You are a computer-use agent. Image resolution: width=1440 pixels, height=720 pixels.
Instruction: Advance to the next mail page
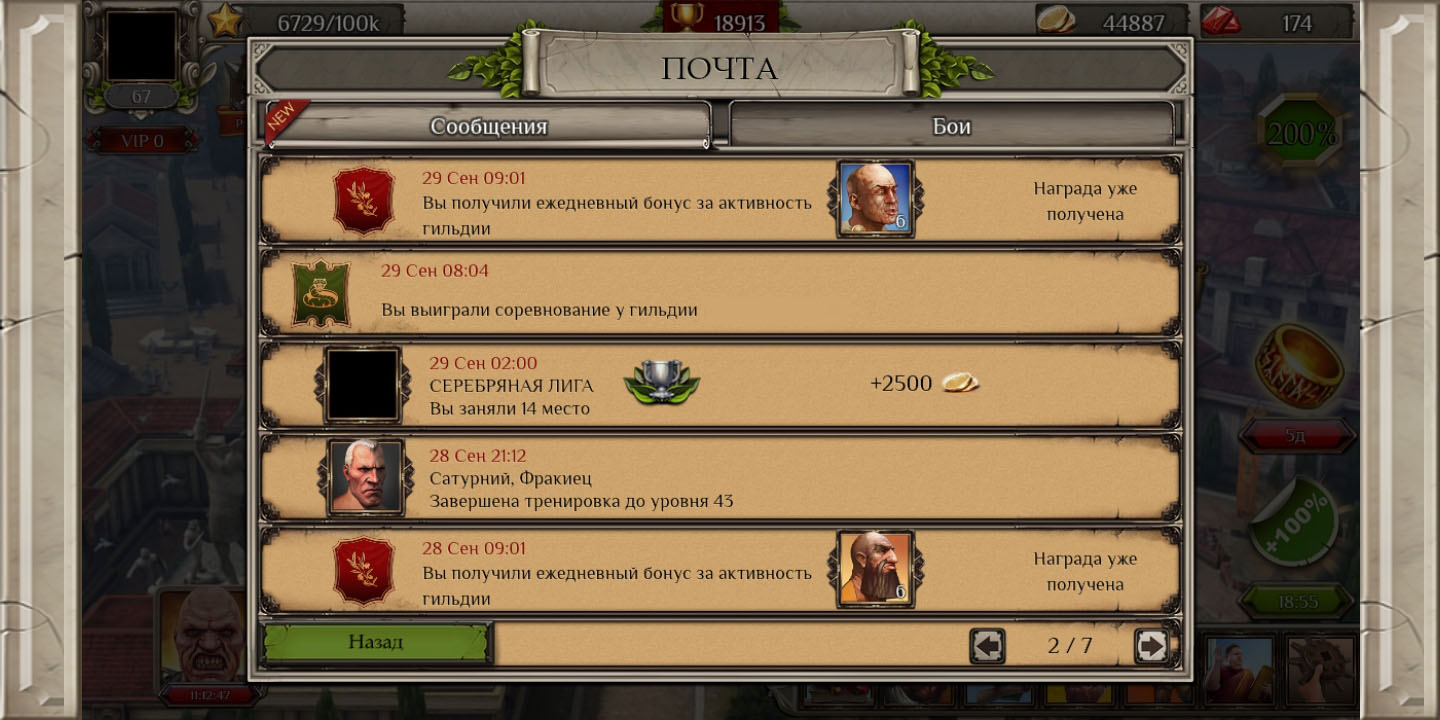point(1151,646)
